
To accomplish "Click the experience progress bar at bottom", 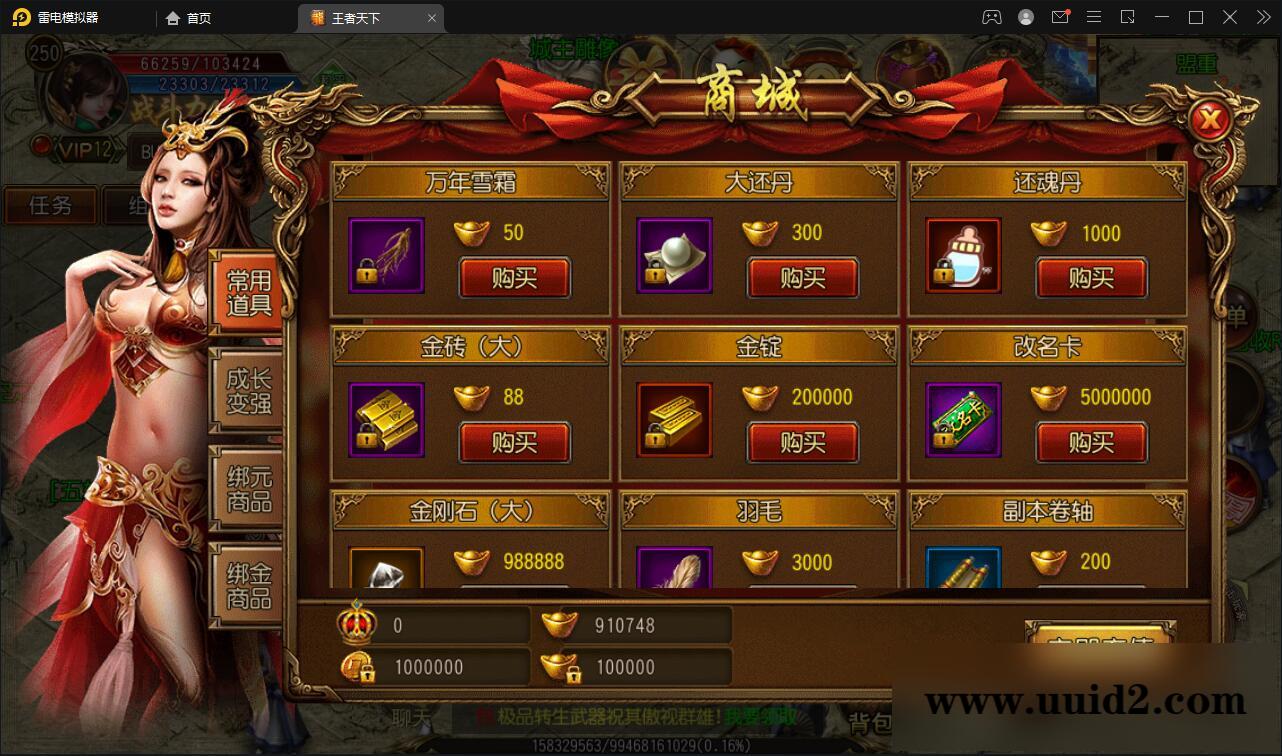I will [x=641, y=744].
